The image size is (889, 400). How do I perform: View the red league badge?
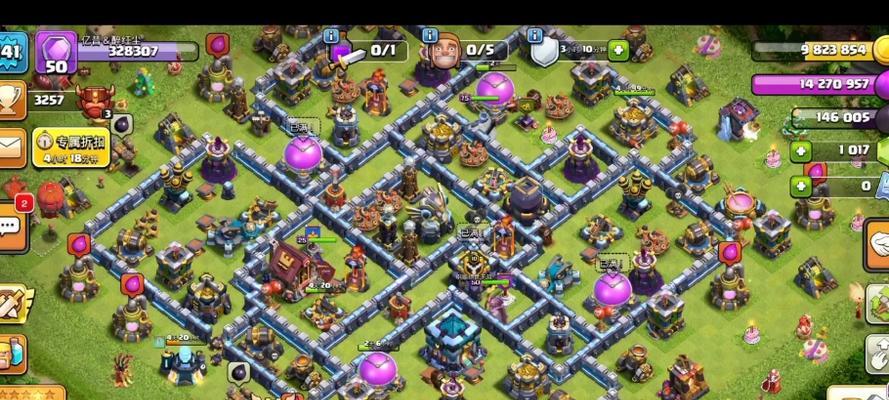[96, 101]
